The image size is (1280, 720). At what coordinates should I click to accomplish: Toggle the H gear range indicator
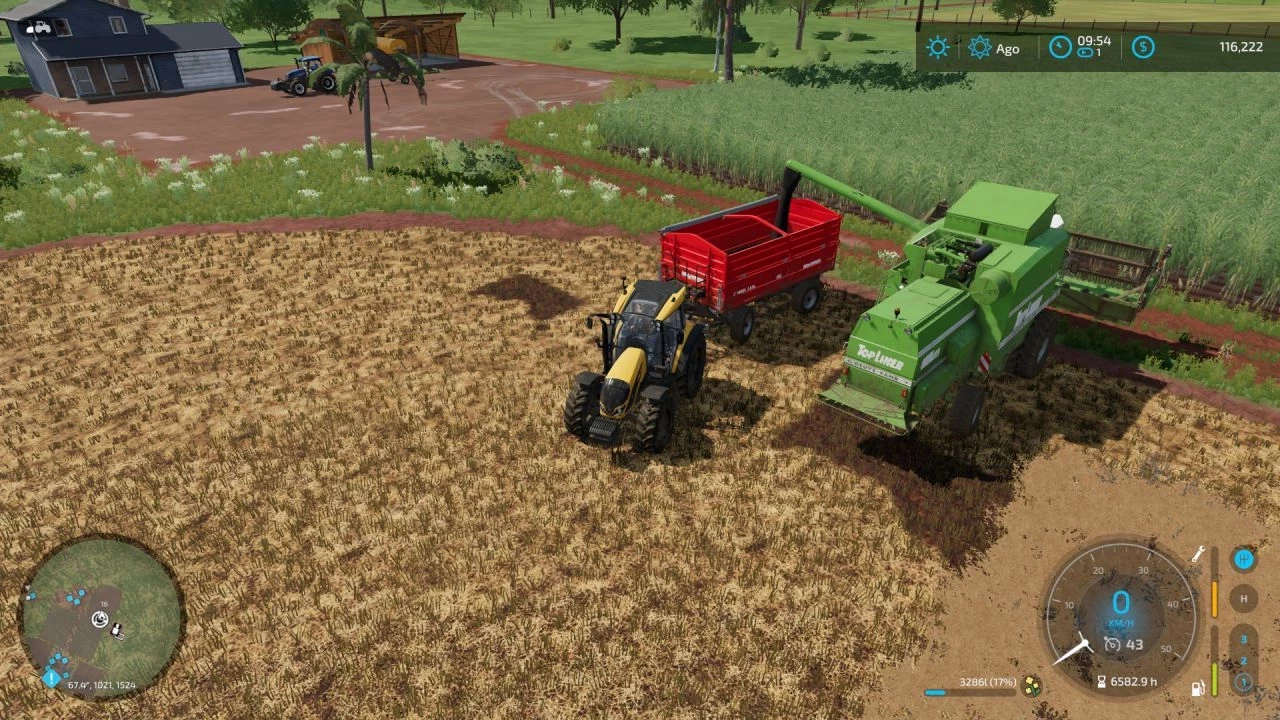click(x=1243, y=596)
